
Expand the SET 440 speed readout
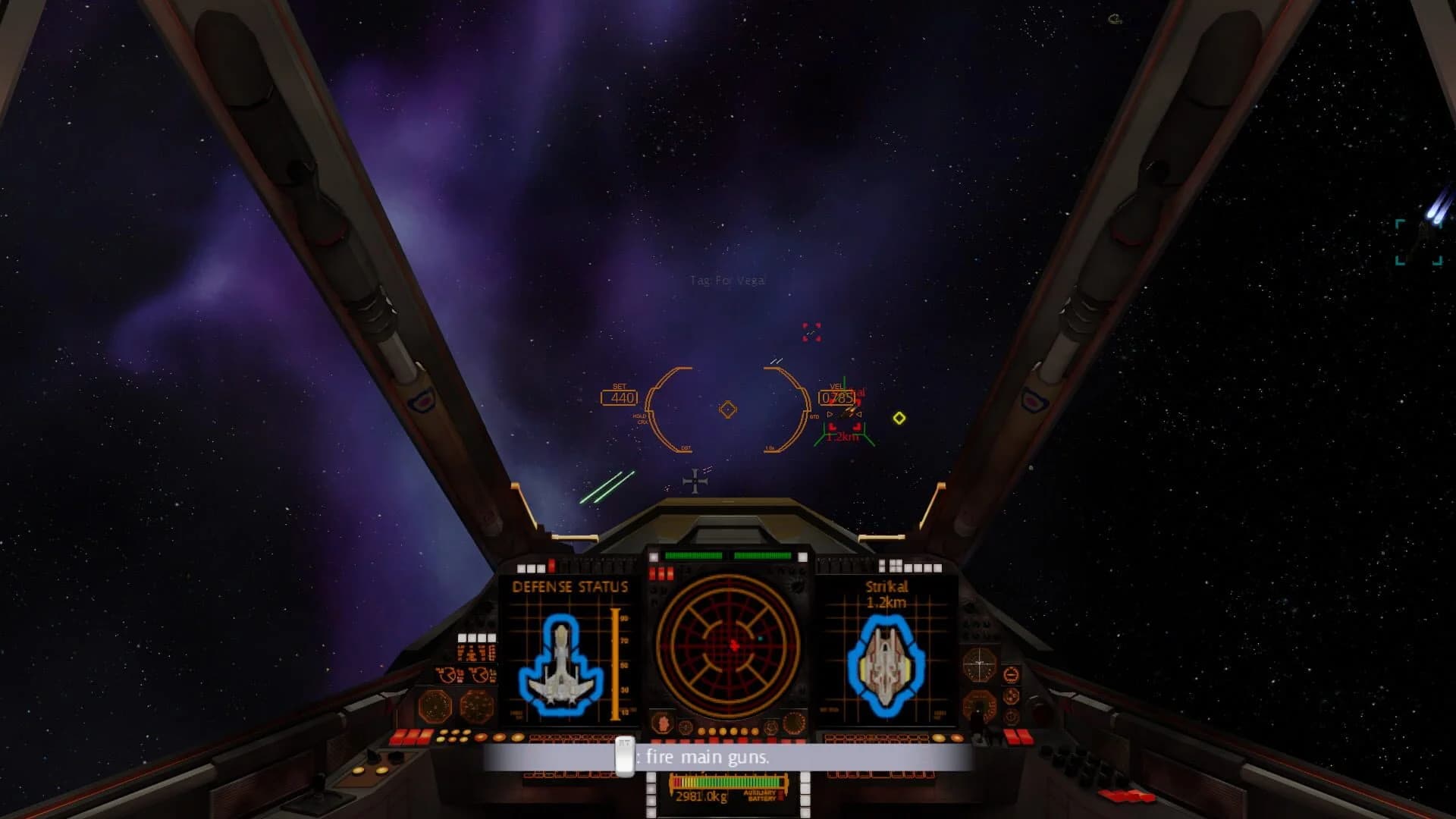pos(620,396)
